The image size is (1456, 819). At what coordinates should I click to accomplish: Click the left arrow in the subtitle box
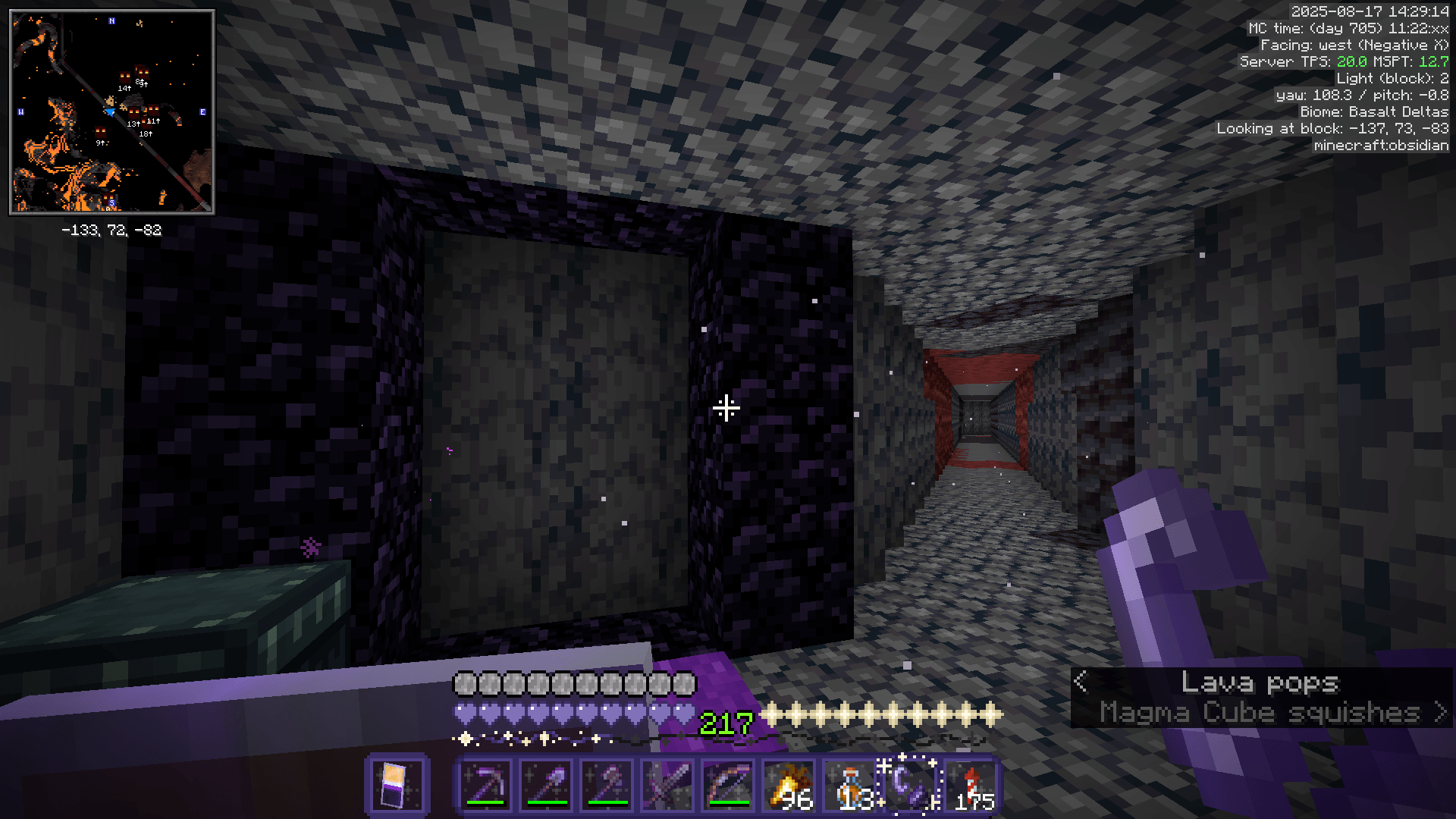(1082, 682)
